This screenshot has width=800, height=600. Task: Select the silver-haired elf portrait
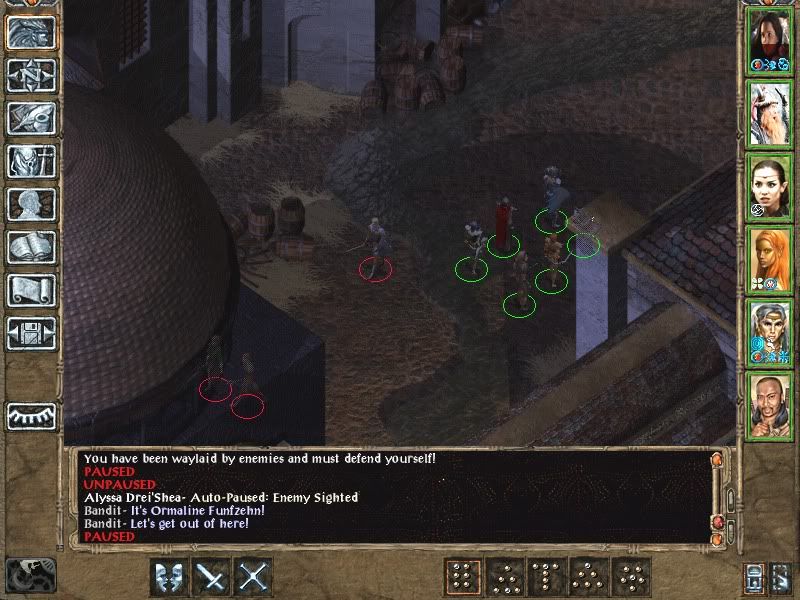pos(770,332)
